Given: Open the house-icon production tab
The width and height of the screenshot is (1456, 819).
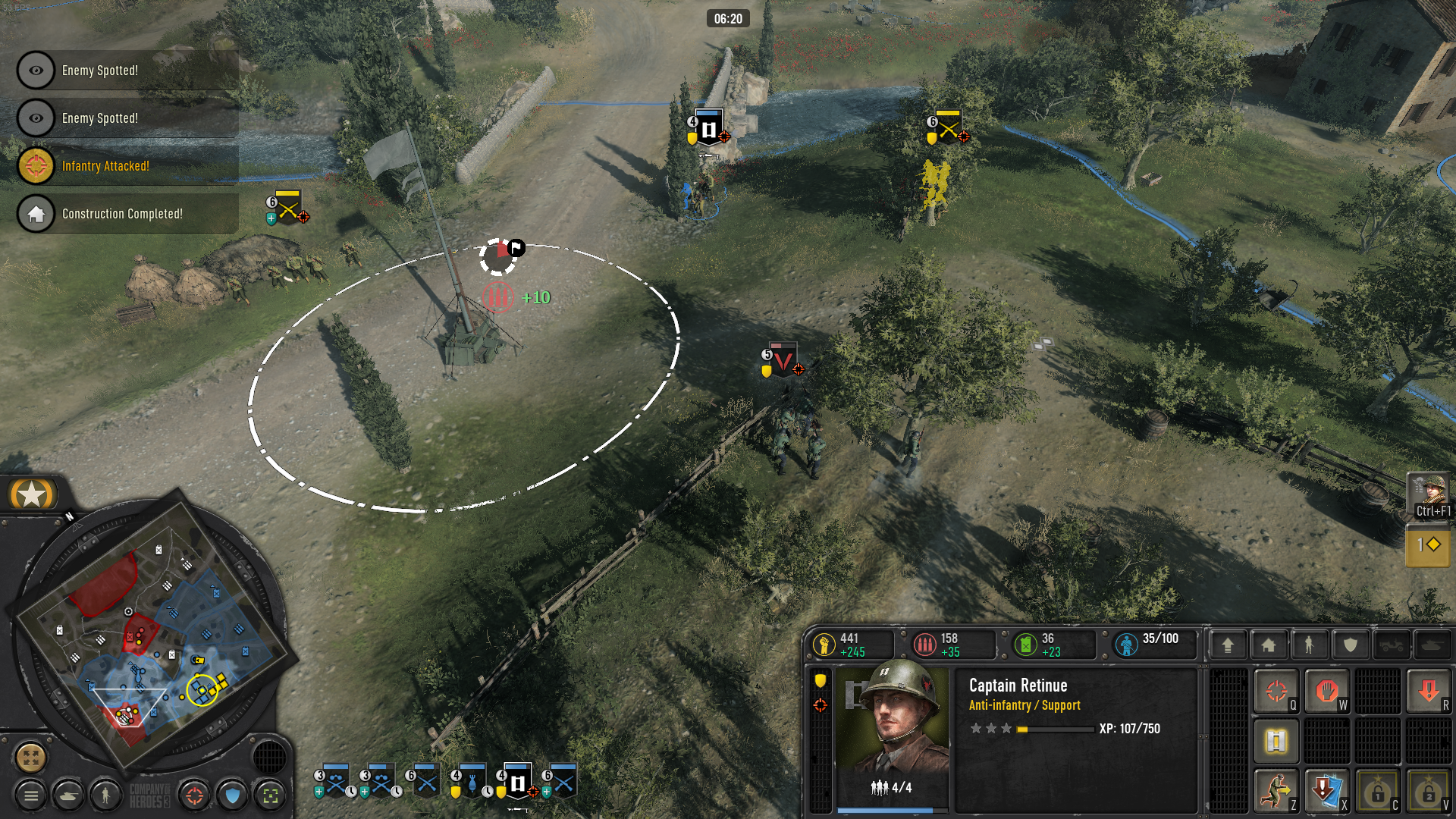Looking at the screenshot, I should [1269, 645].
